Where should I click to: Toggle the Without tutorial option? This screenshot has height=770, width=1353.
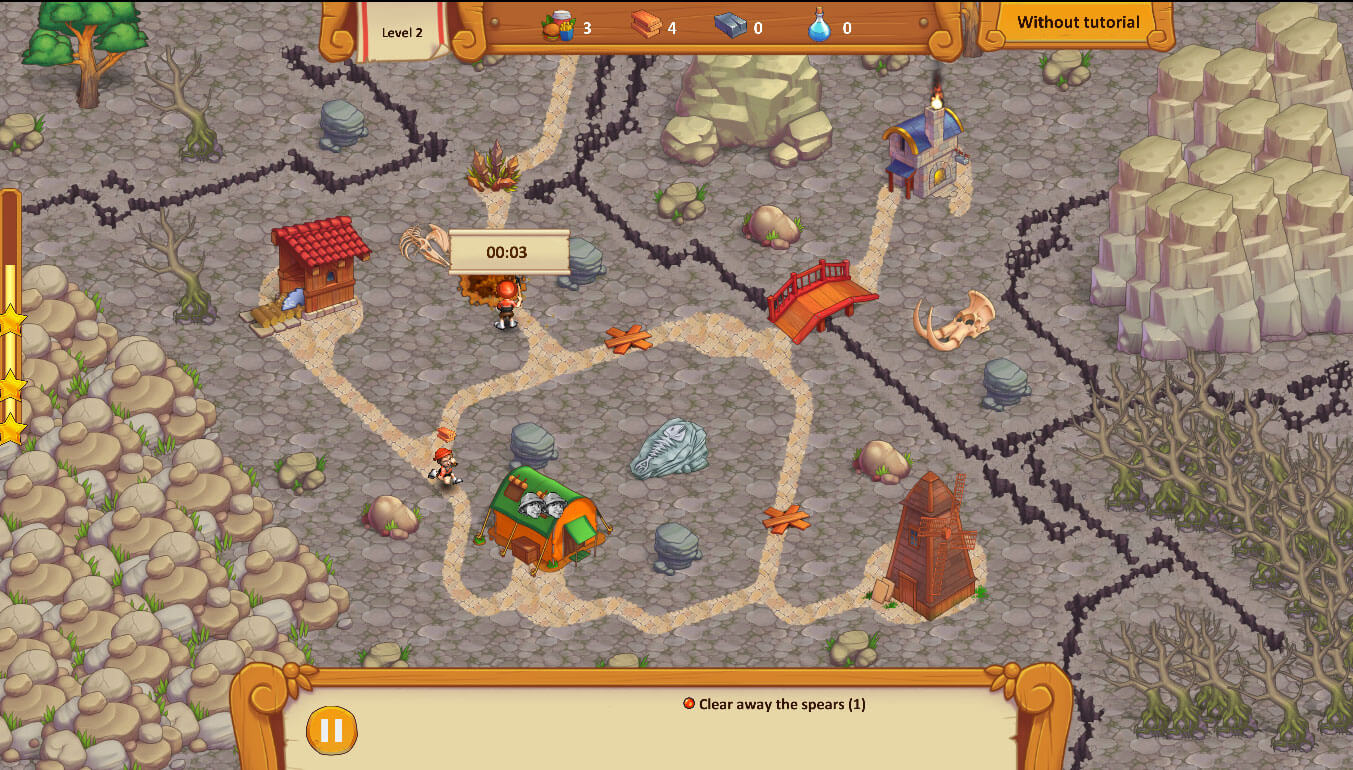1077,21
